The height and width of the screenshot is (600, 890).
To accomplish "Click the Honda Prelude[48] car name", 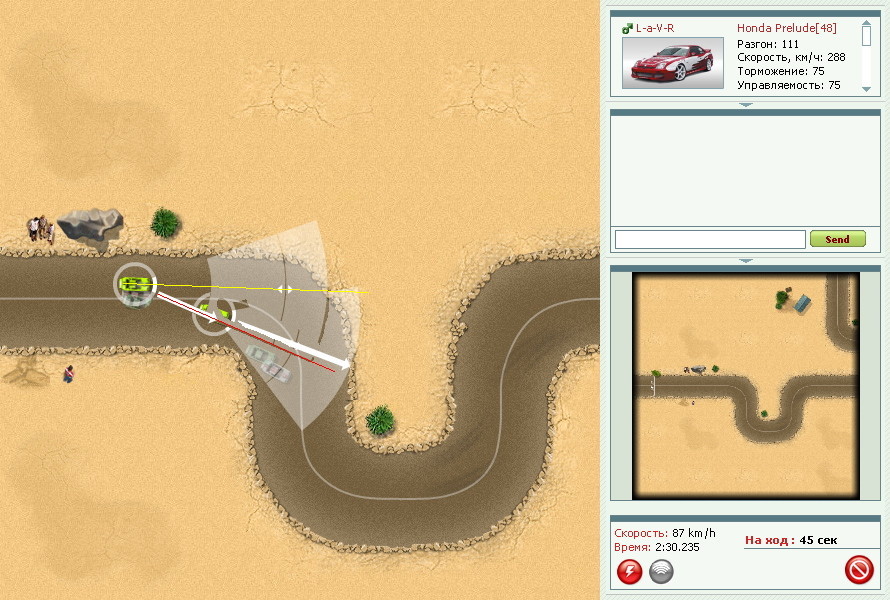I will (786, 28).
